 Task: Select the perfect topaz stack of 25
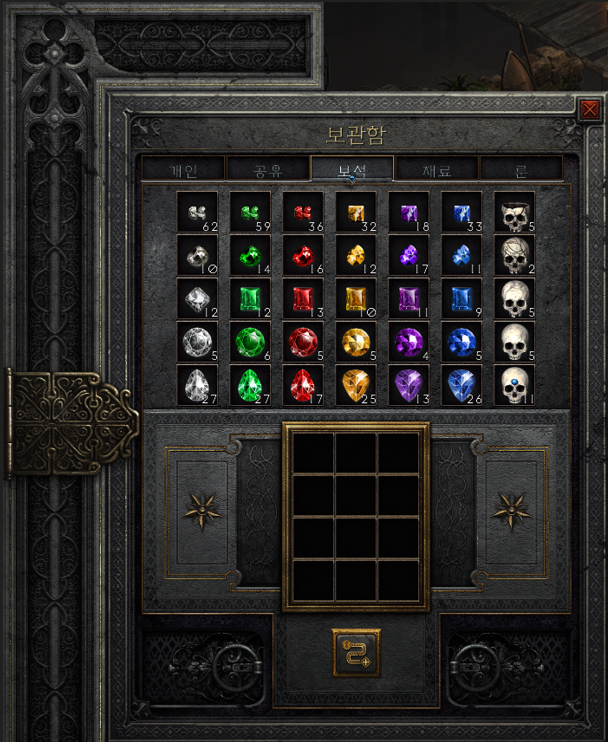[x=356, y=385]
